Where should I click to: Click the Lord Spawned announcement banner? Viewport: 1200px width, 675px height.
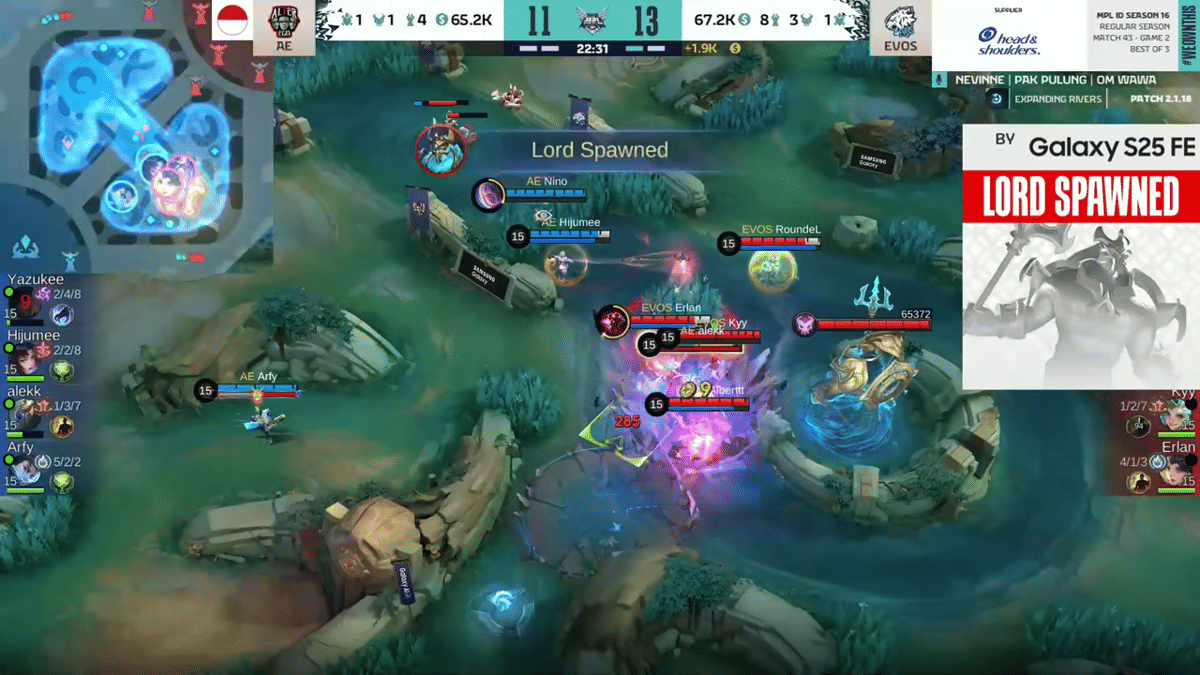(x=599, y=150)
